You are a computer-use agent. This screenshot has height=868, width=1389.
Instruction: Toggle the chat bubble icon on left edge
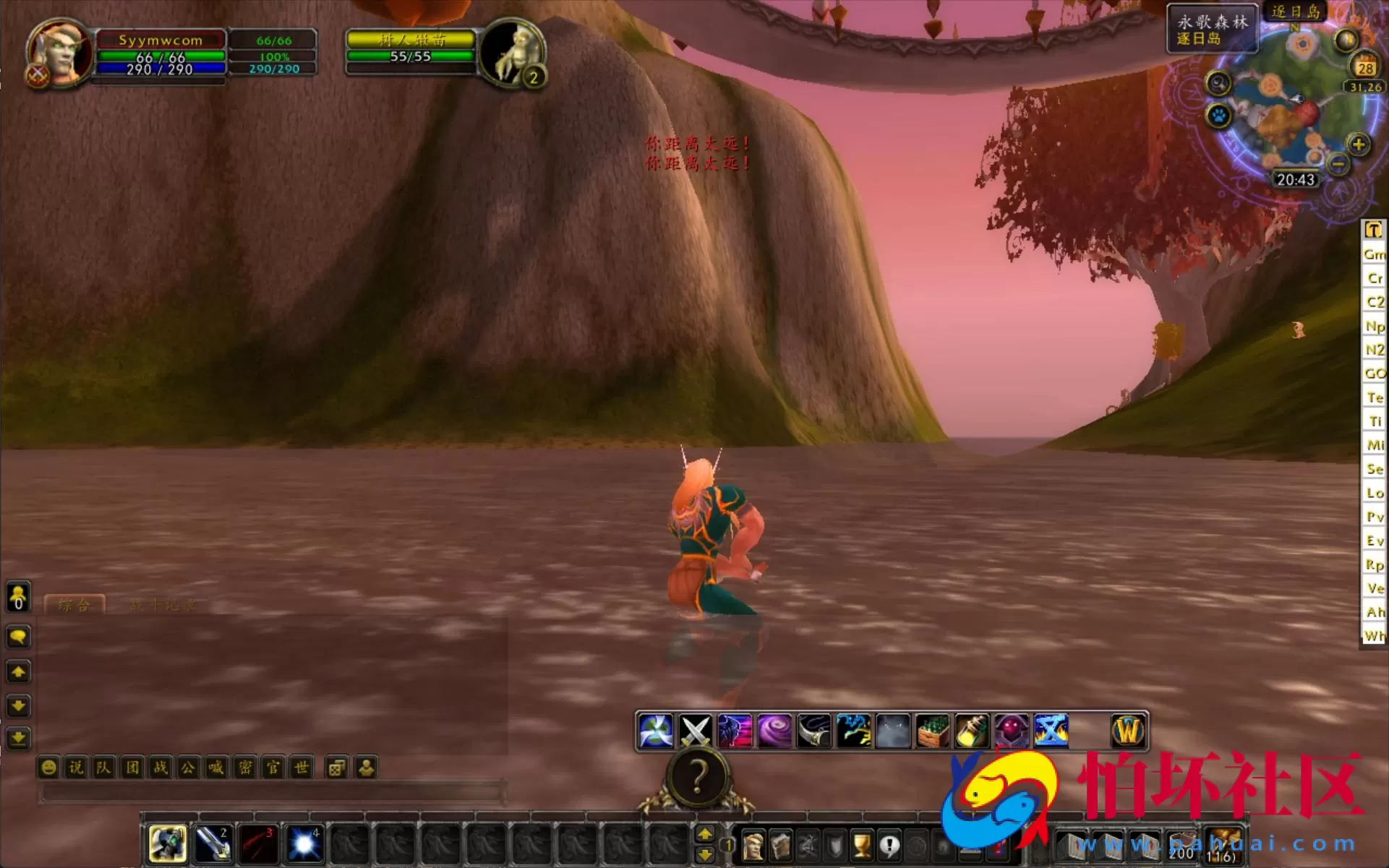[x=18, y=637]
